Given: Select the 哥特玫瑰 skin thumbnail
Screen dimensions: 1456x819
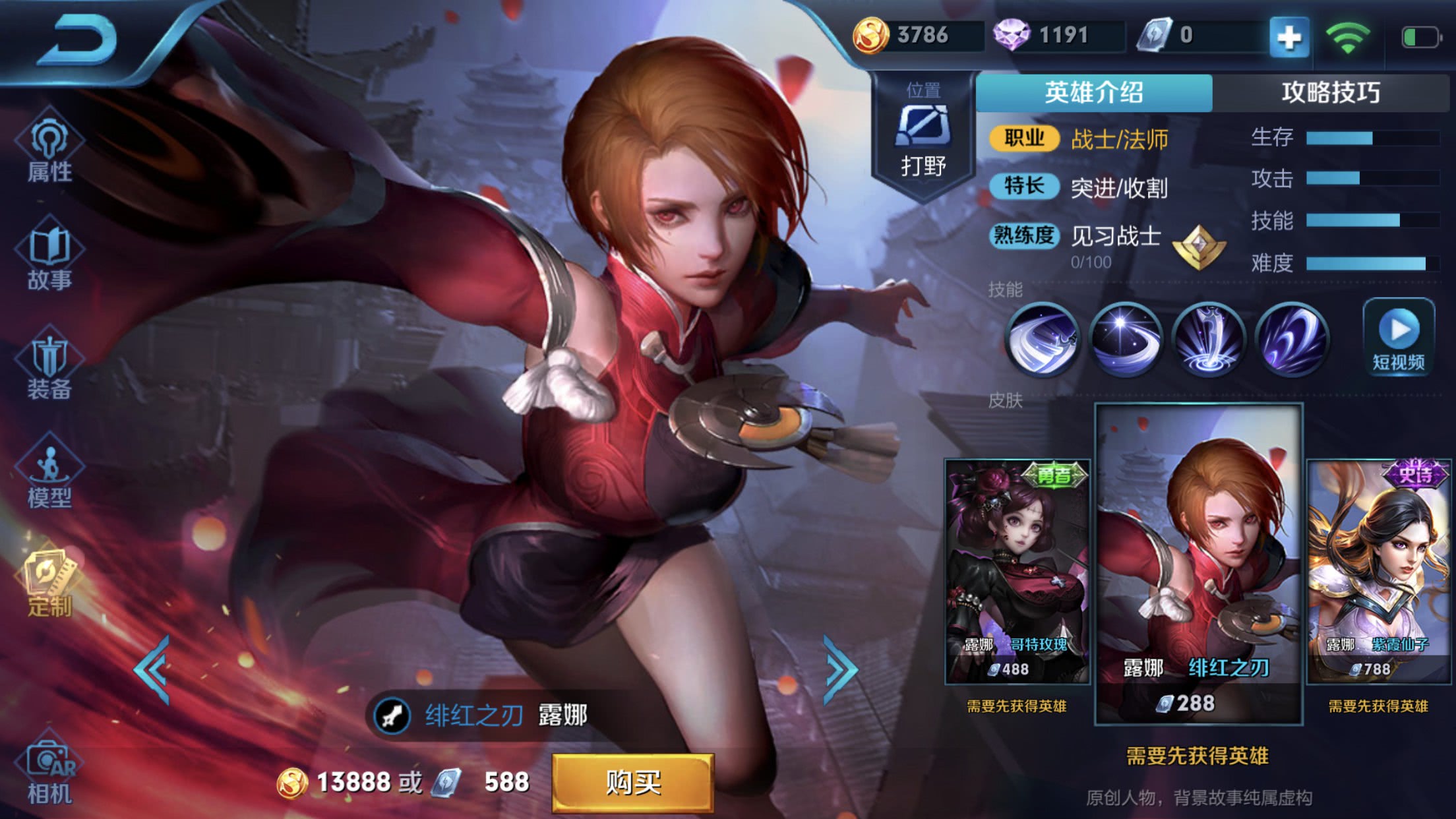Looking at the screenshot, I should (1017, 571).
